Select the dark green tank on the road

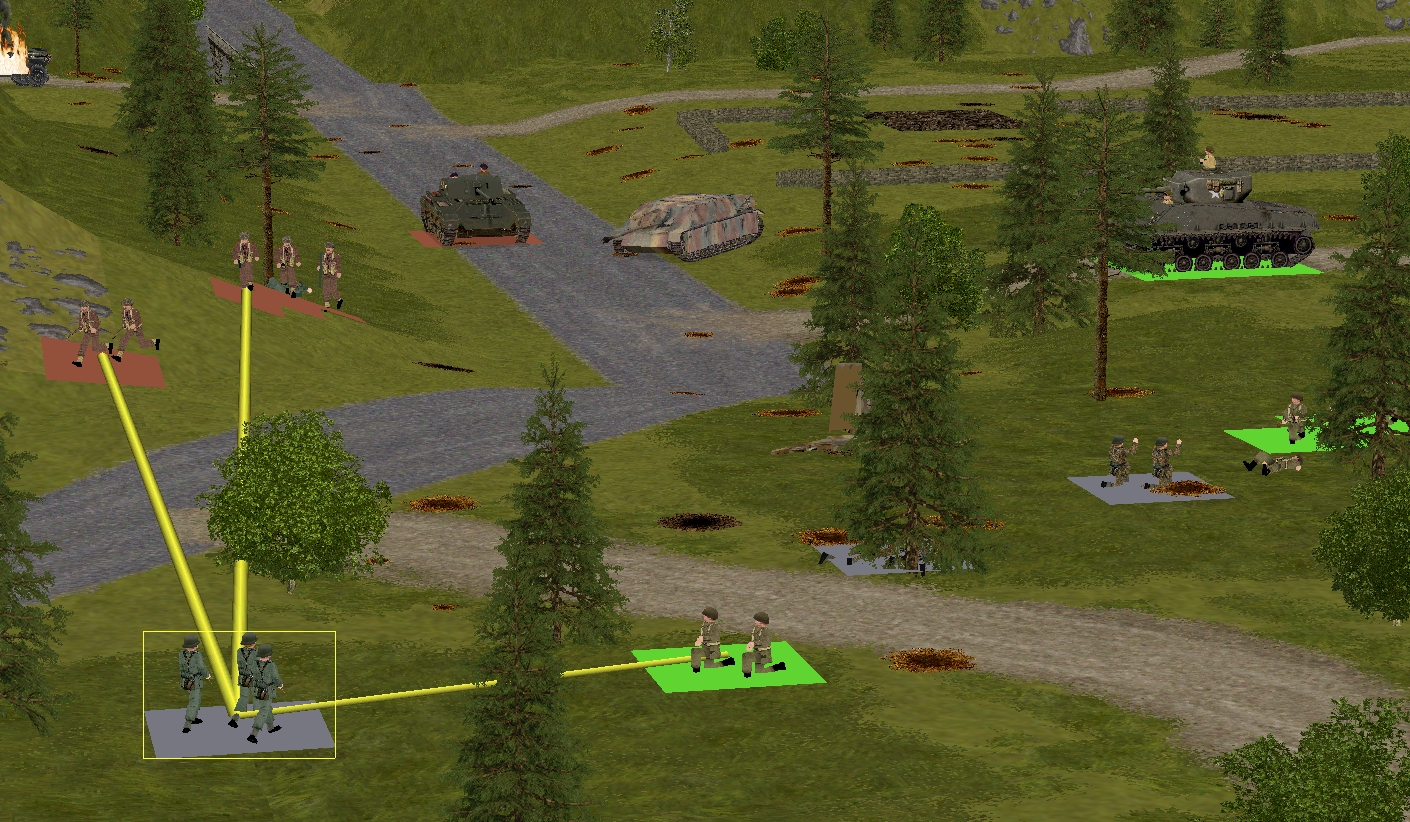474,207
